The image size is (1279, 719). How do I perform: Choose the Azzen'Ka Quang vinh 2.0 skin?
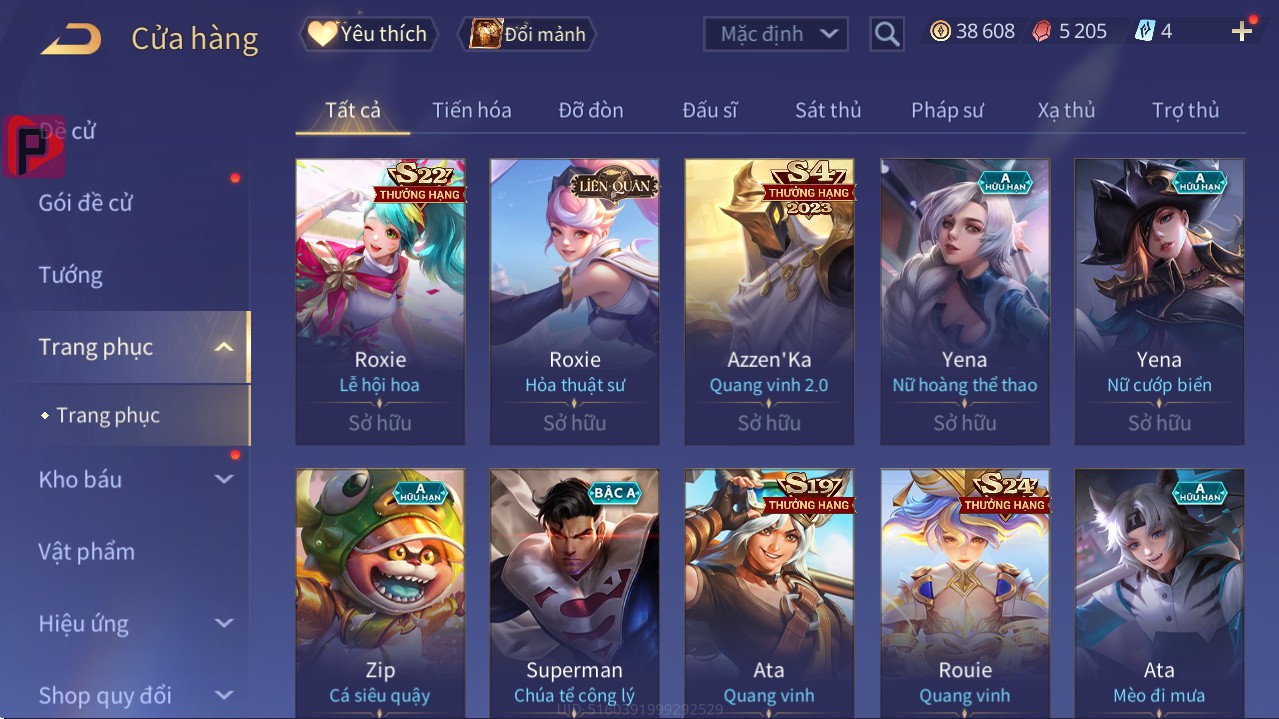point(769,300)
